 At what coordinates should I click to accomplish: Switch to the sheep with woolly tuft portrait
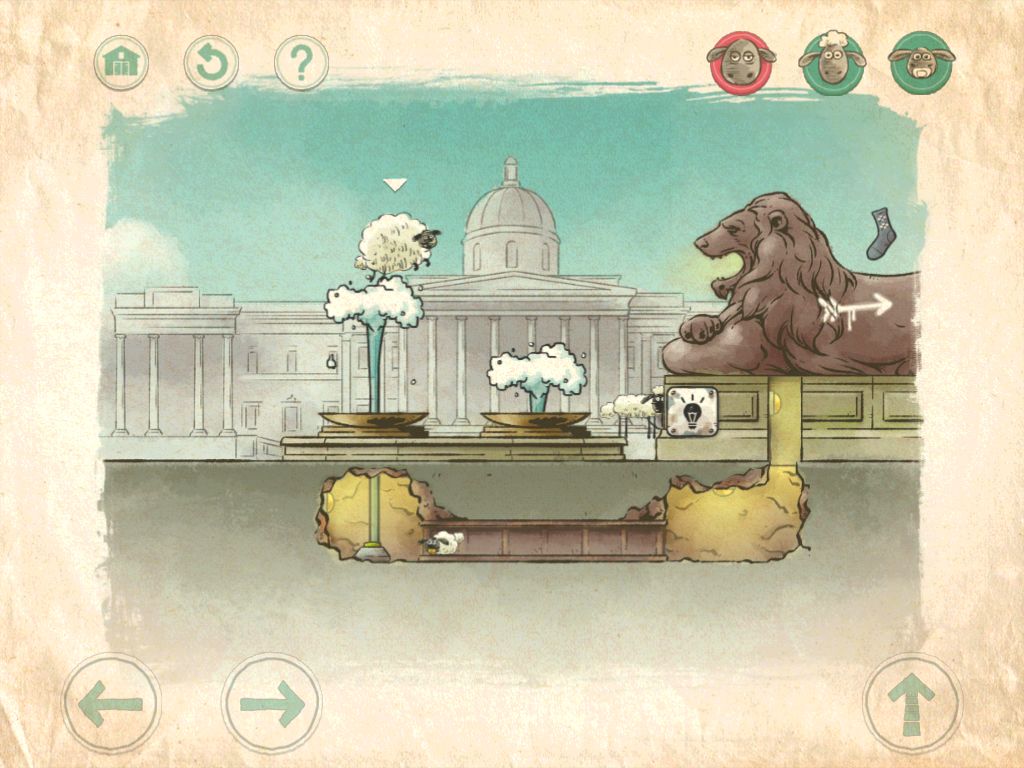coord(831,63)
